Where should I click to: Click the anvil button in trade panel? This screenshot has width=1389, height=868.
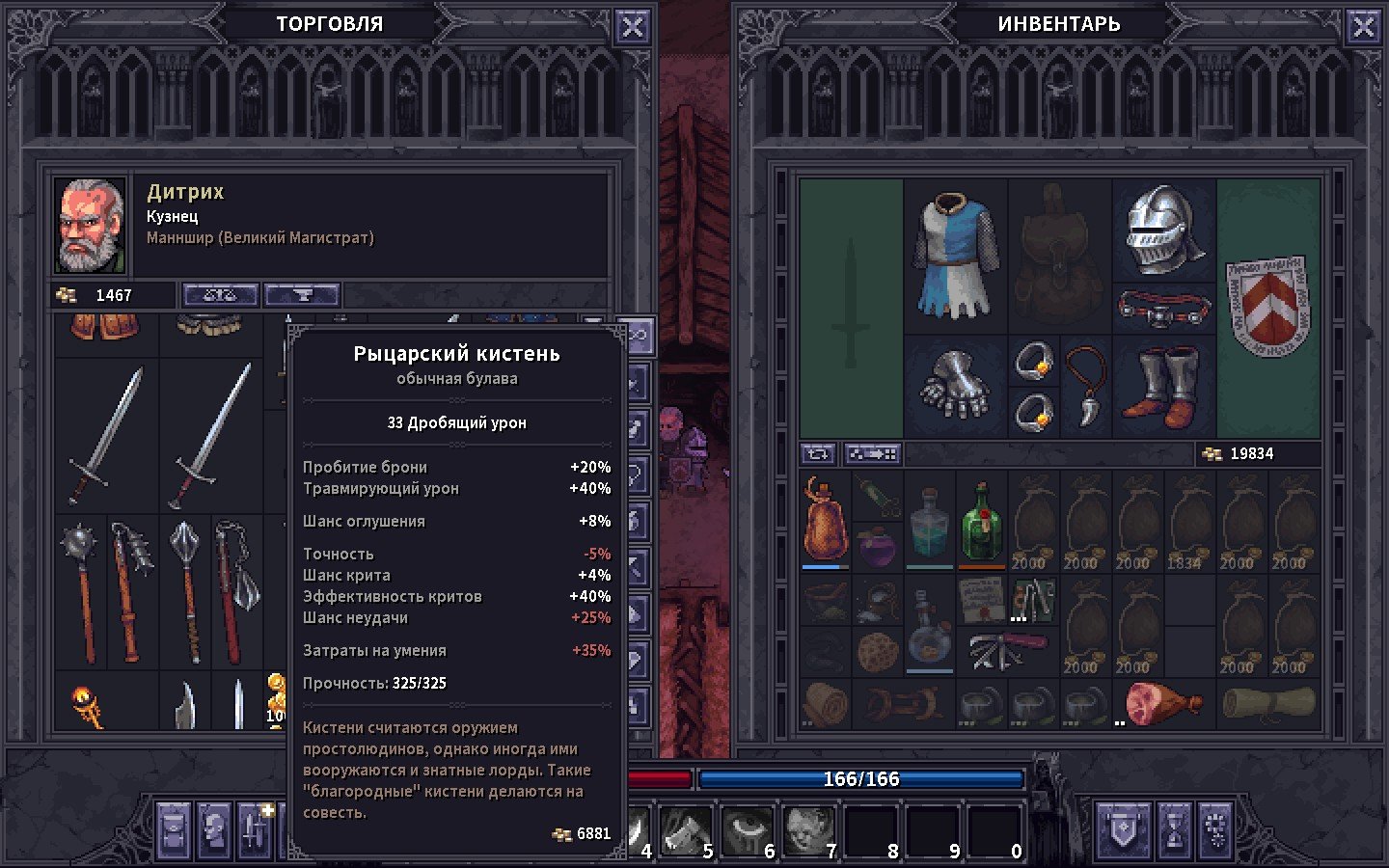[302, 295]
